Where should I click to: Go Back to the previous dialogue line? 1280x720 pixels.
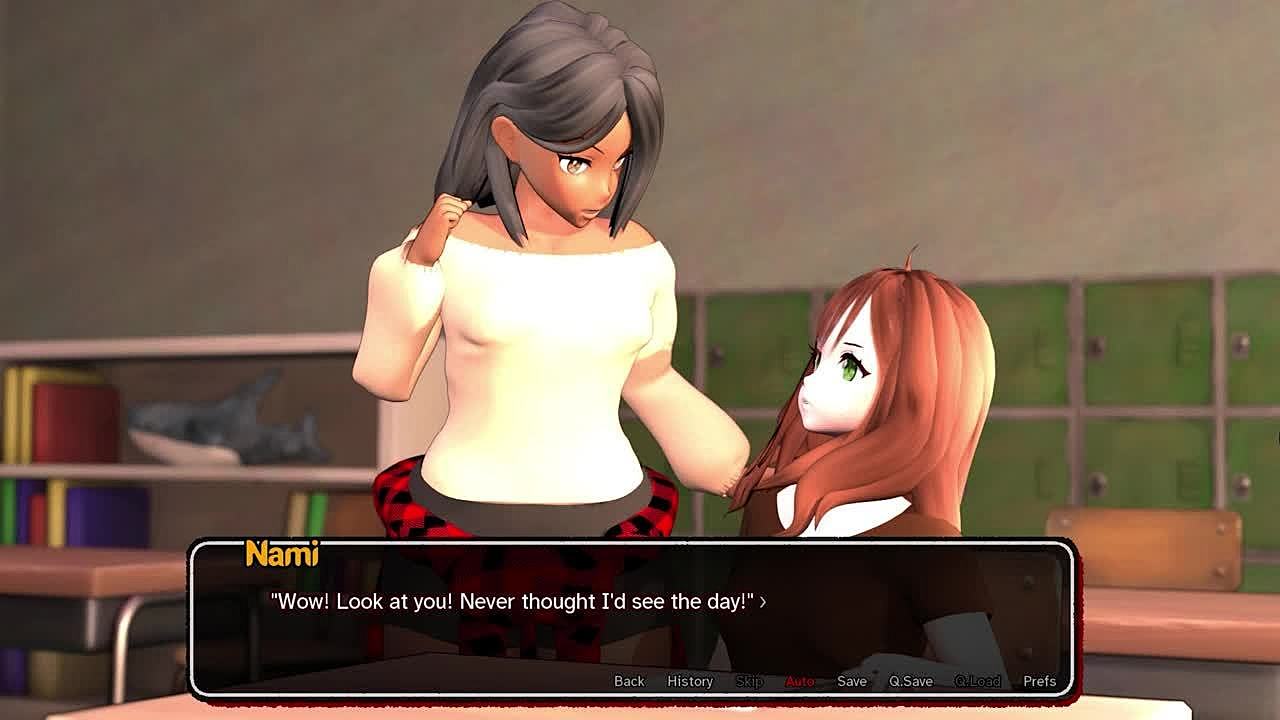(x=629, y=681)
